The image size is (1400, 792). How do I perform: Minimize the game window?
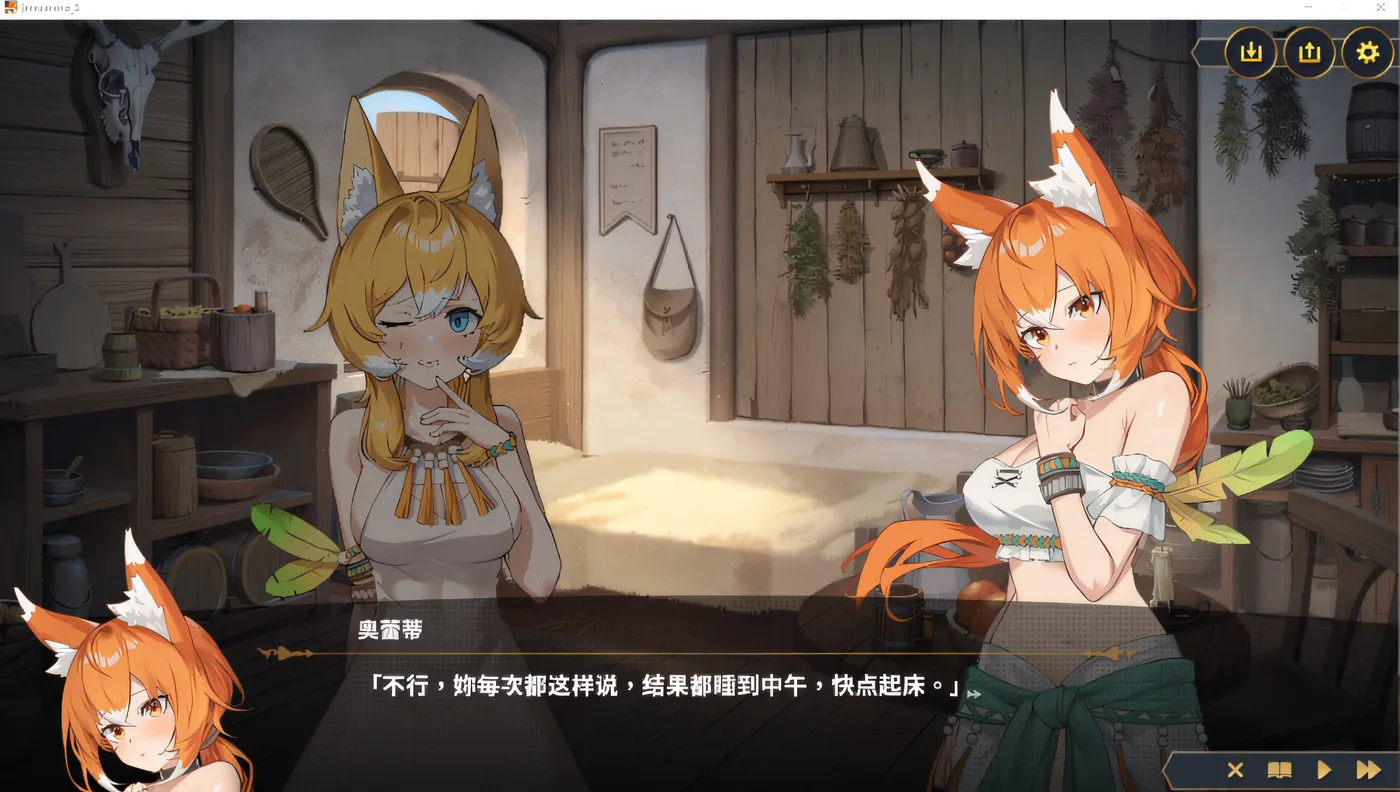tap(1308, 7)
